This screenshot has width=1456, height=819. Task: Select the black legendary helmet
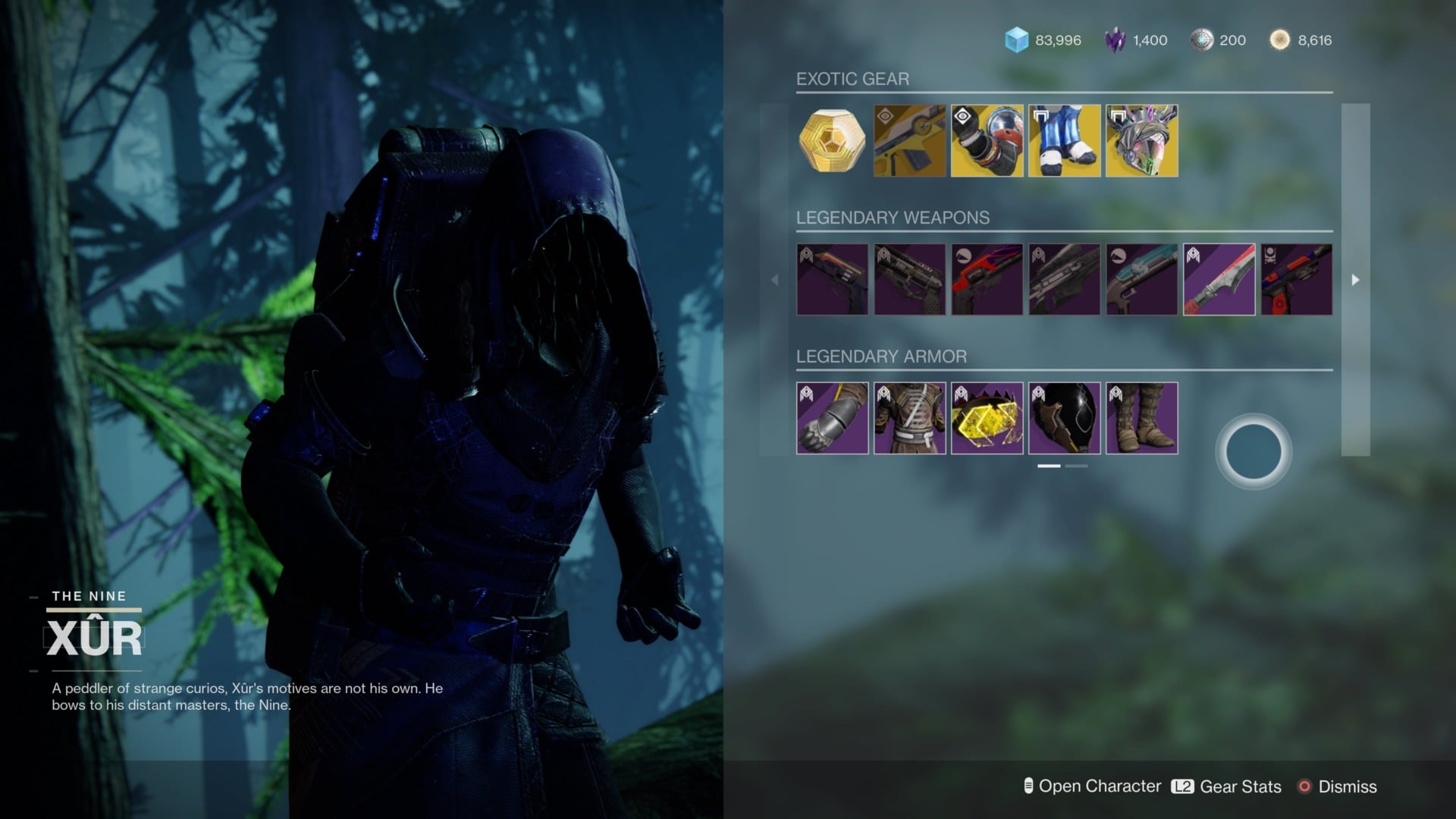[1064, 418]
